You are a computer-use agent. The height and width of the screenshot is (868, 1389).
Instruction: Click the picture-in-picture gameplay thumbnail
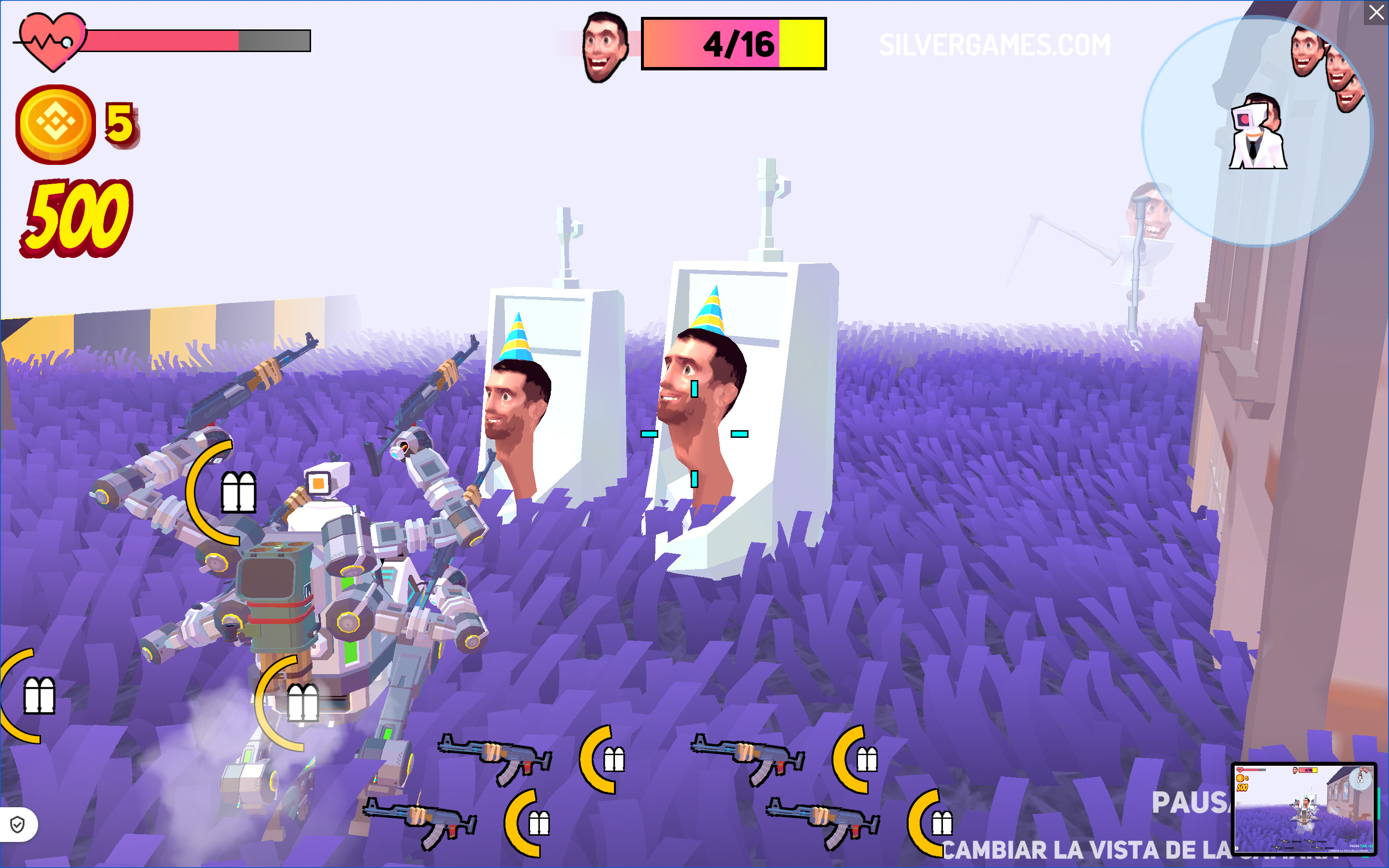pos(1304,808)
